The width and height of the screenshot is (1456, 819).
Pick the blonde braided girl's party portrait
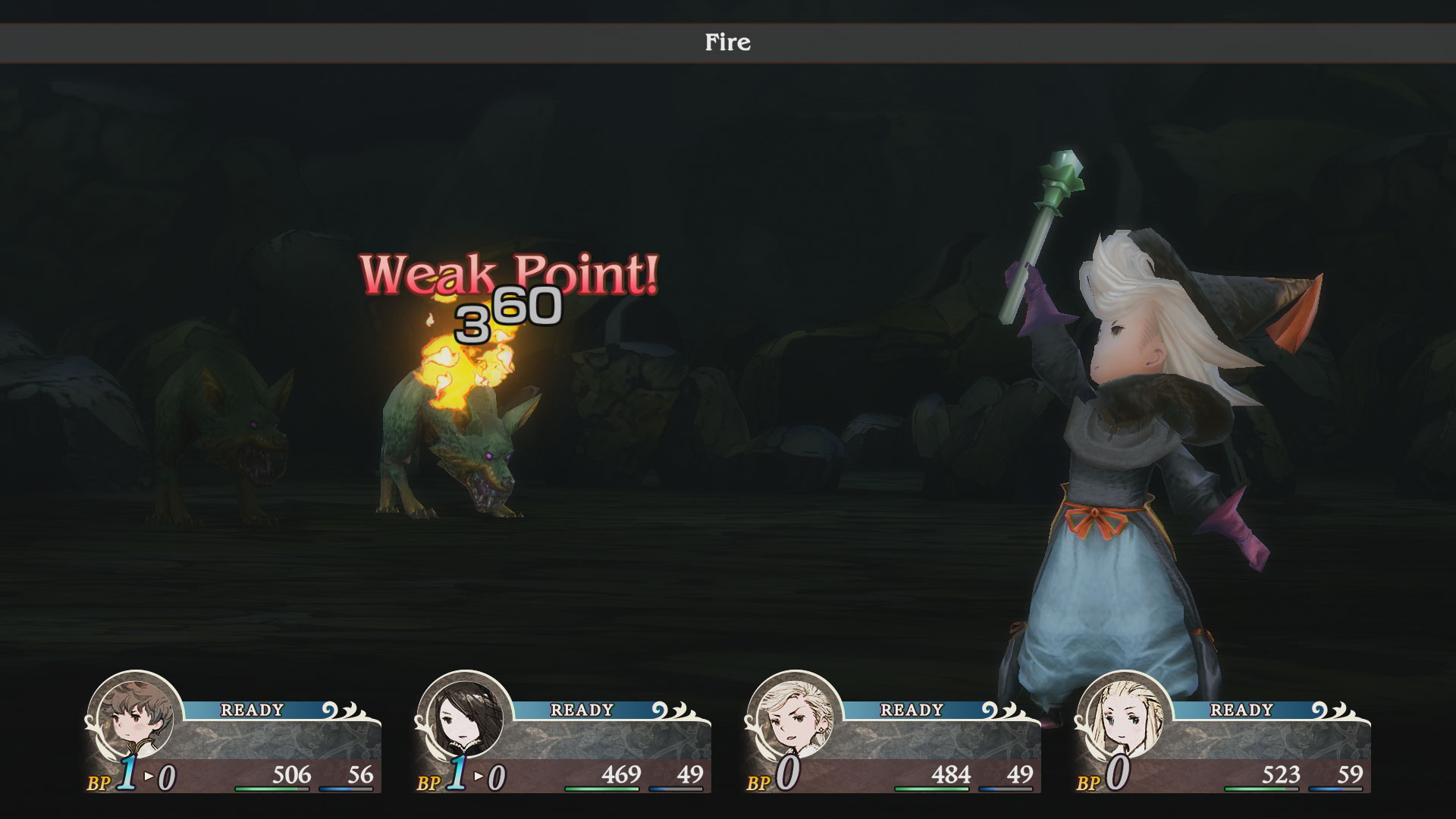click(1124, 717)
